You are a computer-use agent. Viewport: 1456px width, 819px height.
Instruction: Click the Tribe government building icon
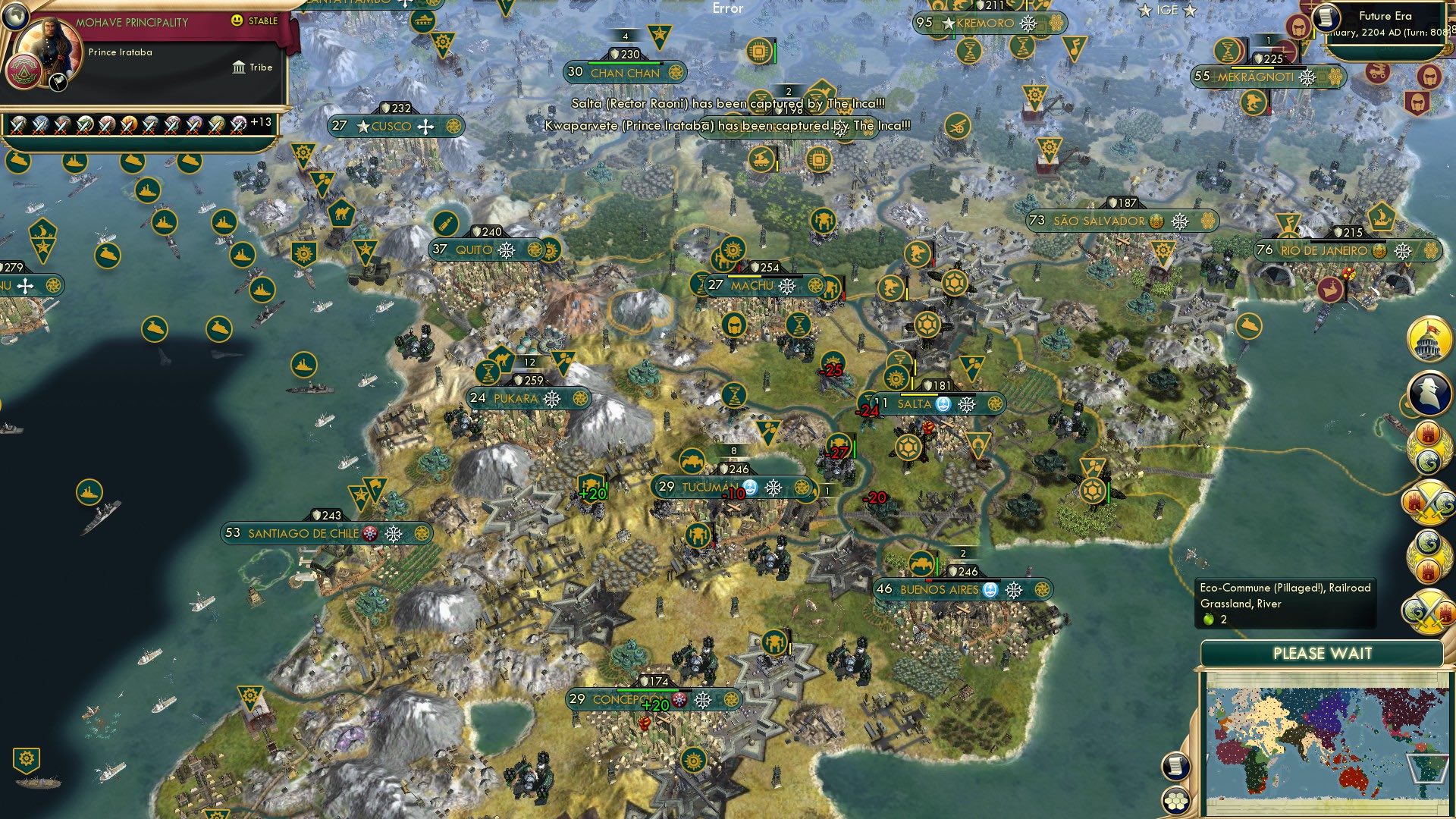239,67
